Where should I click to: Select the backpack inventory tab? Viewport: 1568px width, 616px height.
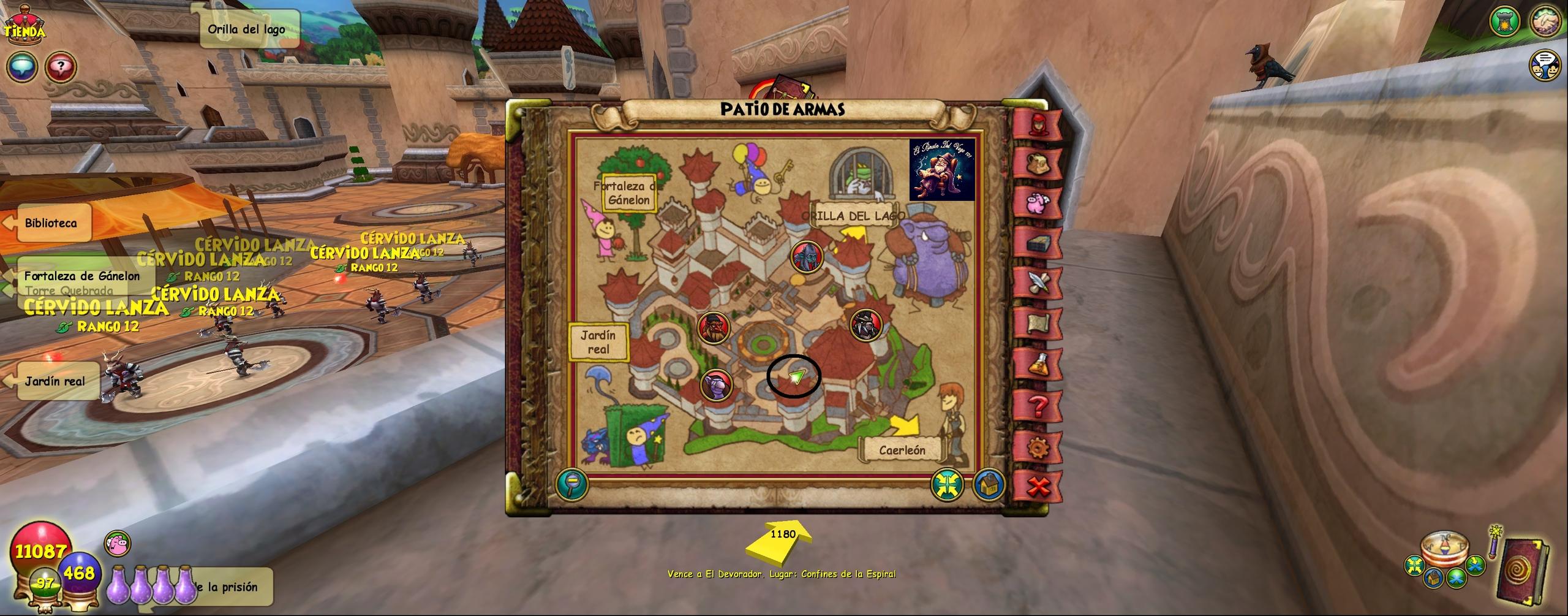click(1038, 162)
